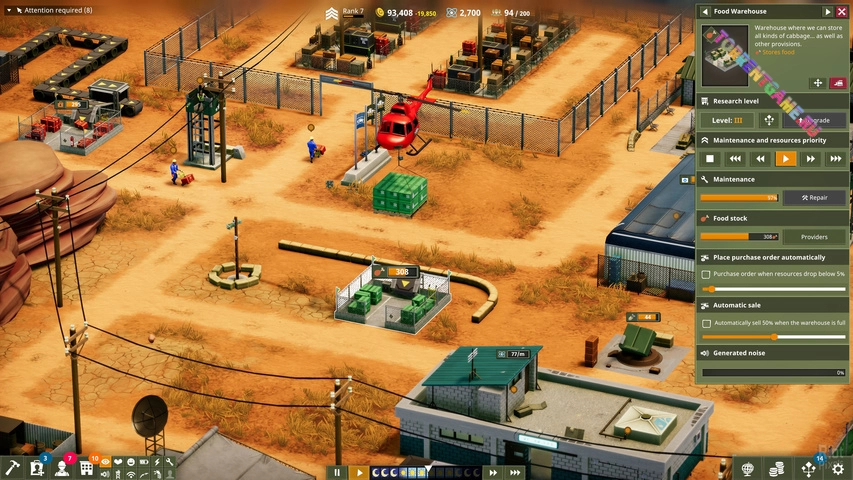Open the hammer build menu

(12, 468)
